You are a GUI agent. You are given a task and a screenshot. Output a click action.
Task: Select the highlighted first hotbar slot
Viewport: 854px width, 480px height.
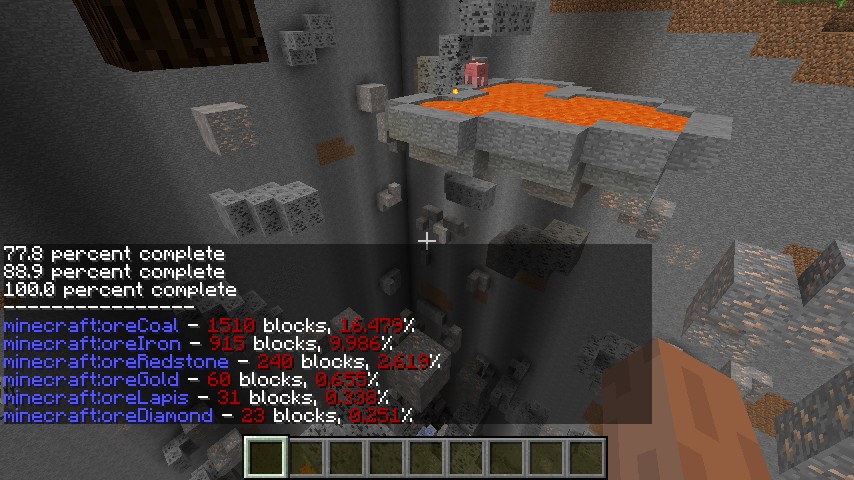(267, 458)
